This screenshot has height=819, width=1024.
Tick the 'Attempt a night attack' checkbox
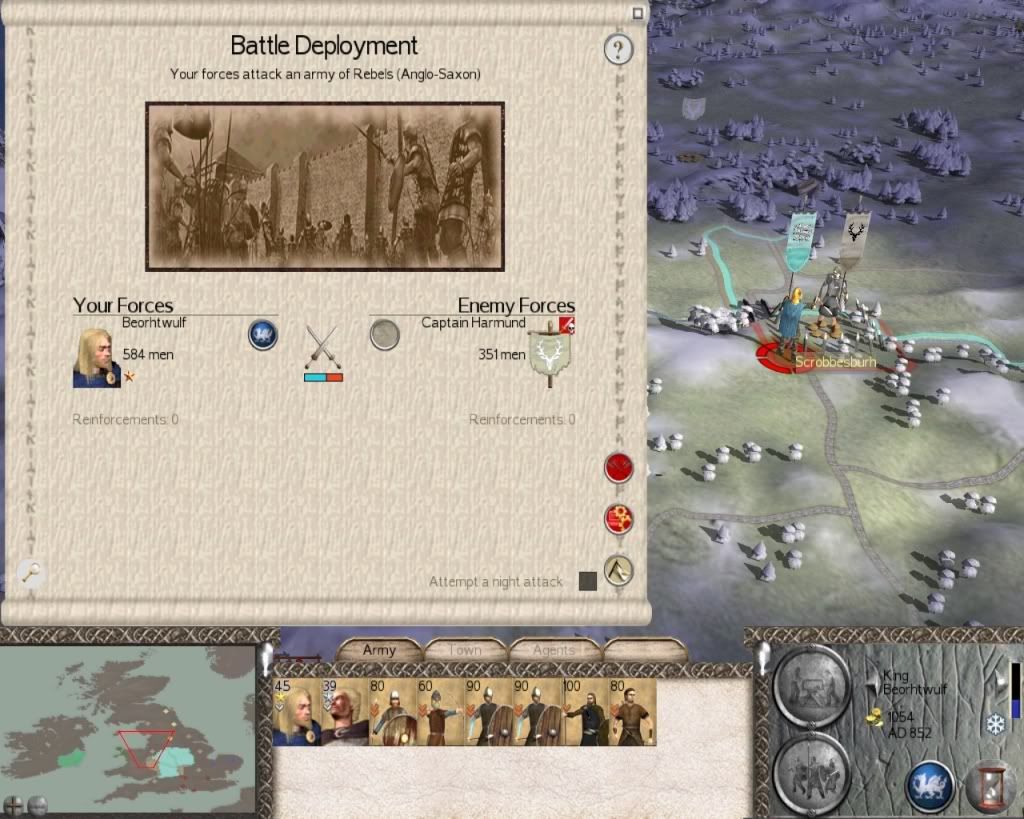click(588, 581)
